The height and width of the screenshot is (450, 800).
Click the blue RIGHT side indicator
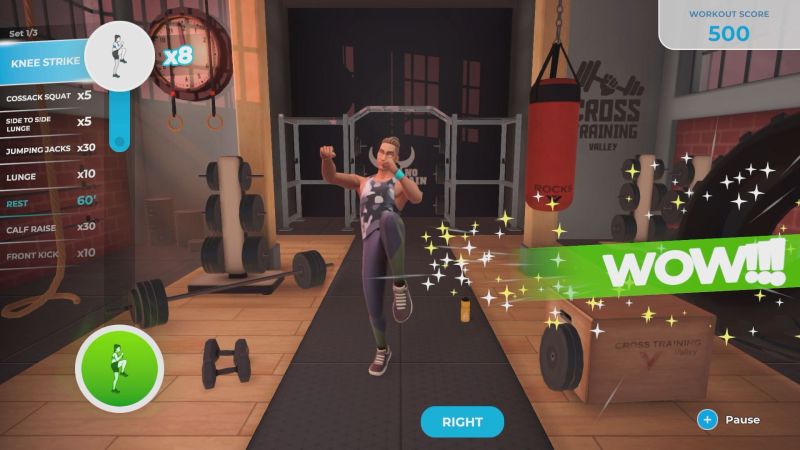click(462, 422)
